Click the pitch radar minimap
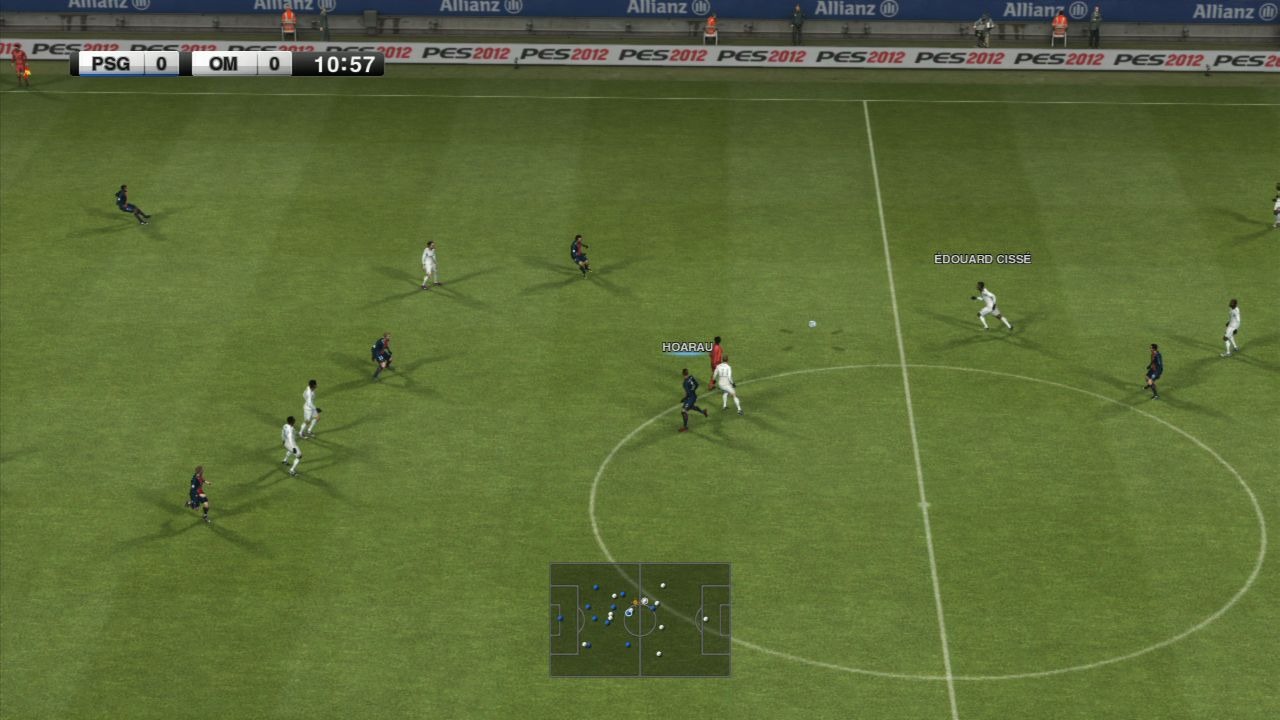This screenshot has height=720, width=1280. click(x=640, y=620)
